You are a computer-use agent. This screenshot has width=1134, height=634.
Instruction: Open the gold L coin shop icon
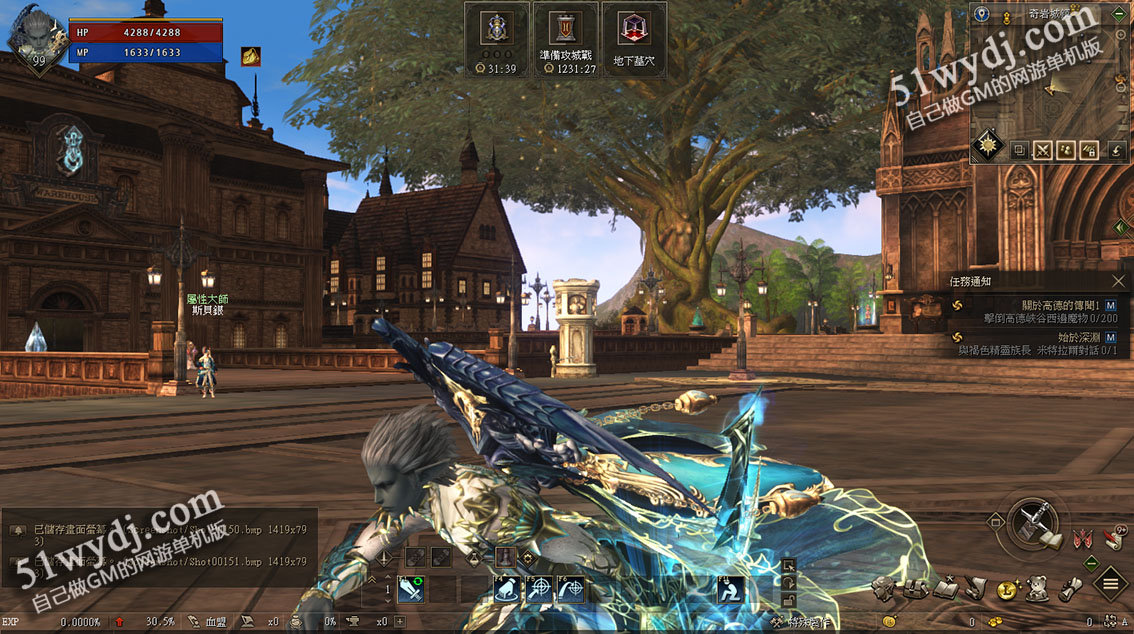click(1007, 590)
